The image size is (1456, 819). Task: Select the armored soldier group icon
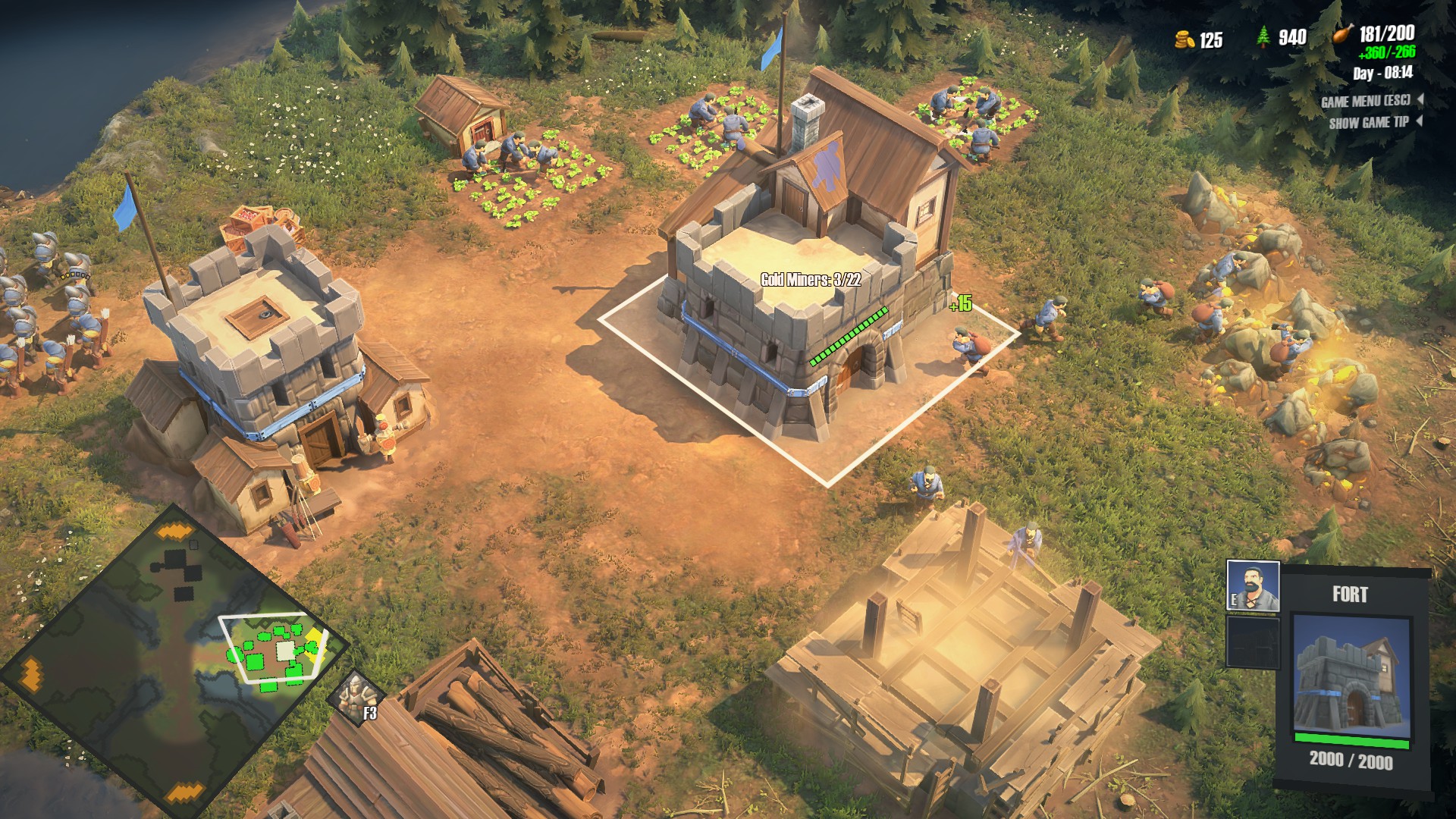coord(354,695)
